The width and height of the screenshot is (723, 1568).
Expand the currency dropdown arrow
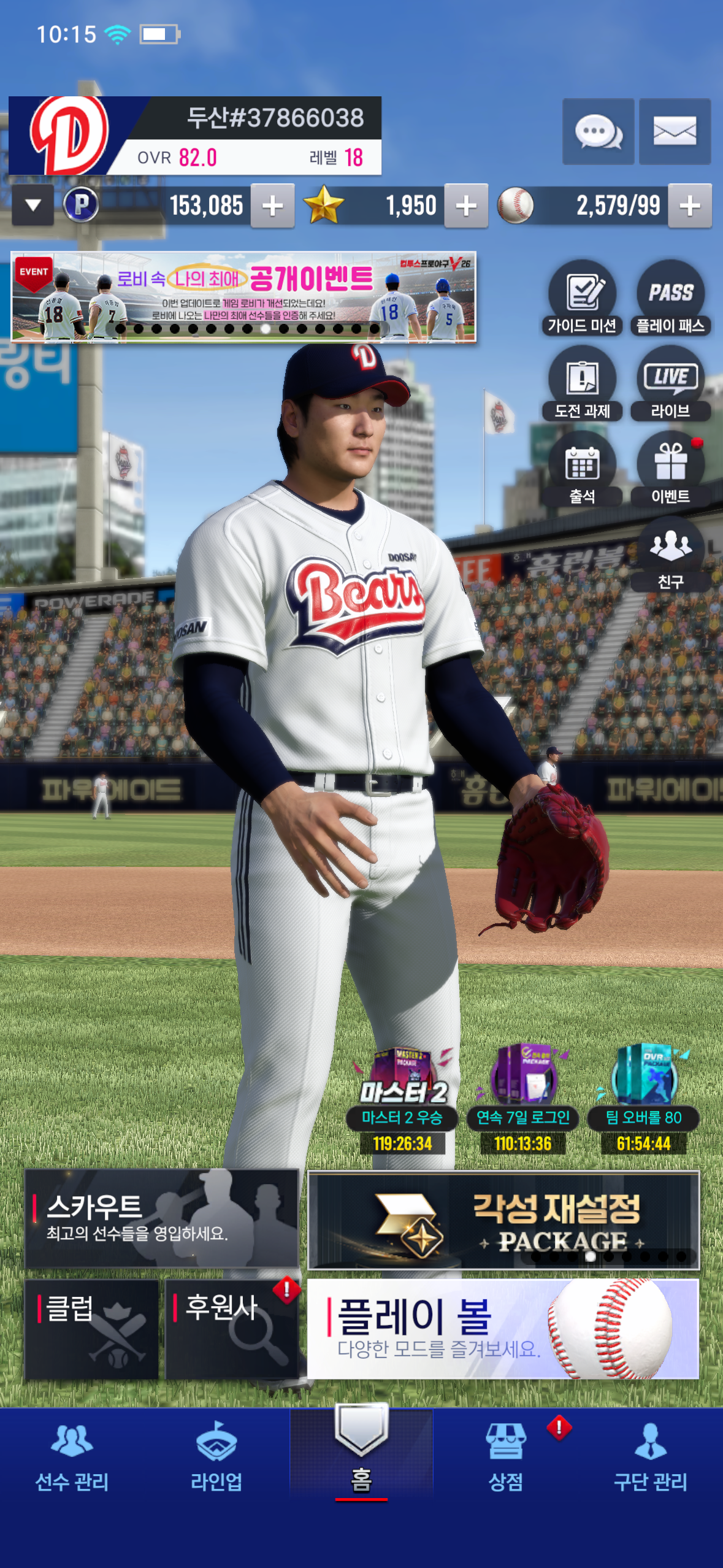33,206
